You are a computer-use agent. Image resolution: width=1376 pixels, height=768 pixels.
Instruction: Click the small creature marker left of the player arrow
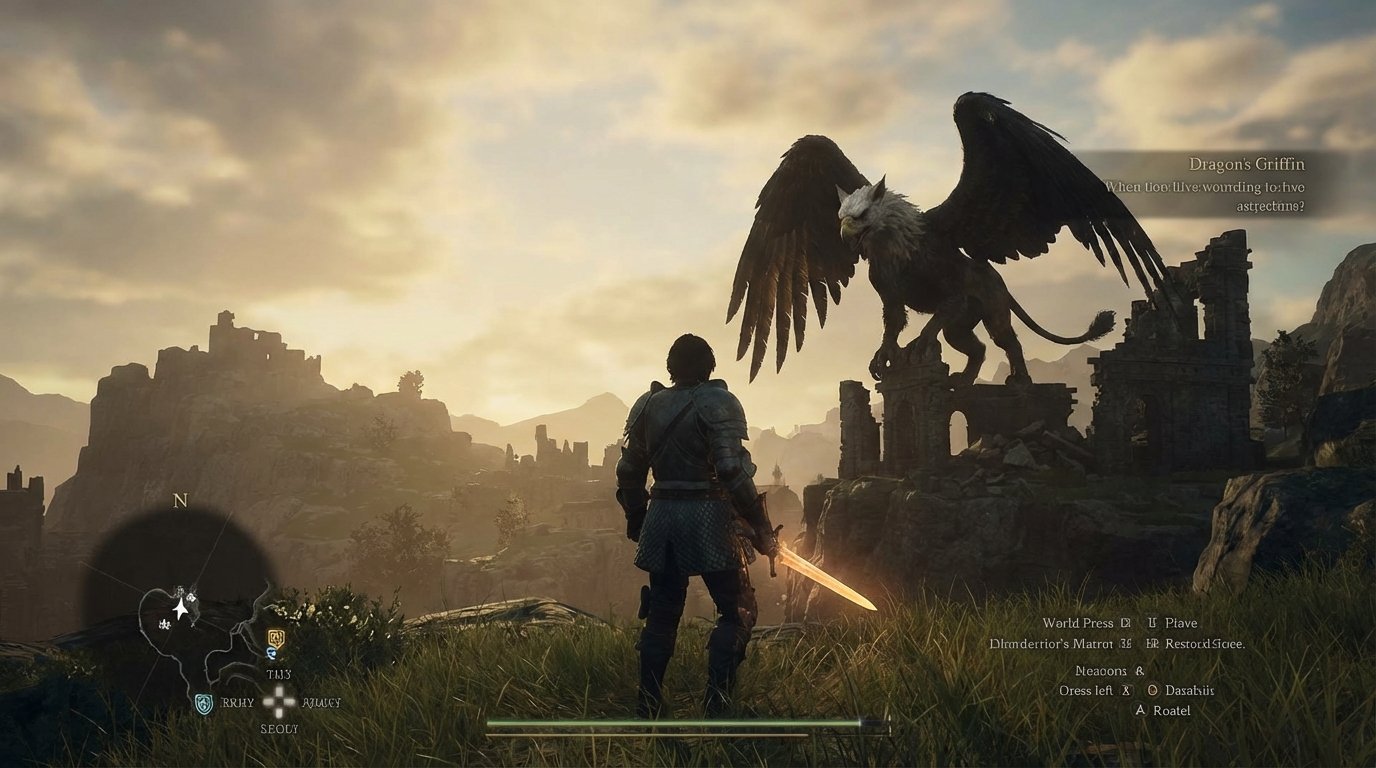pos(164,623)
